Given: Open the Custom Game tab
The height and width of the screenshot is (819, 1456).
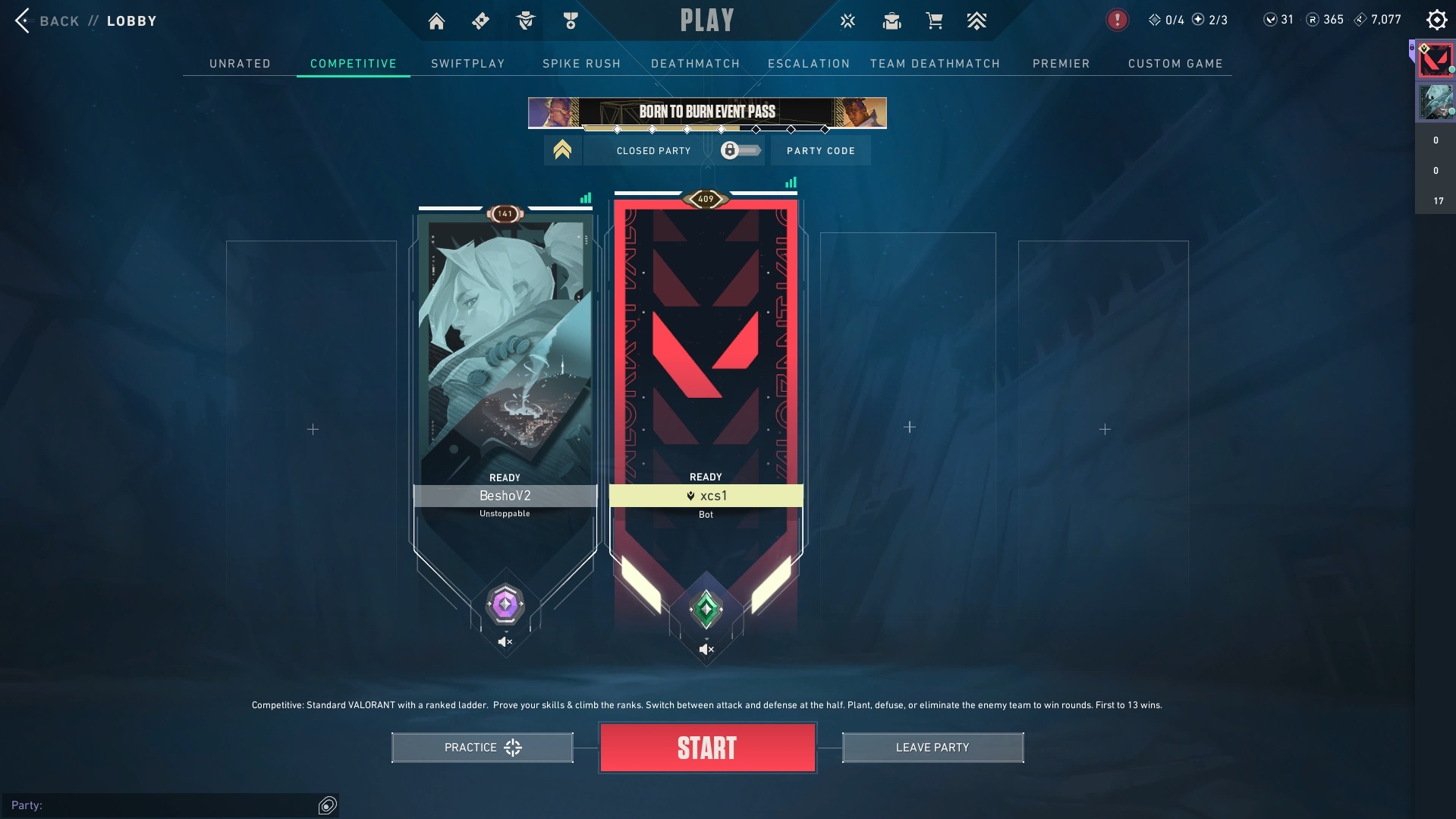Looking at the screenshot, I should [1175, 64].
